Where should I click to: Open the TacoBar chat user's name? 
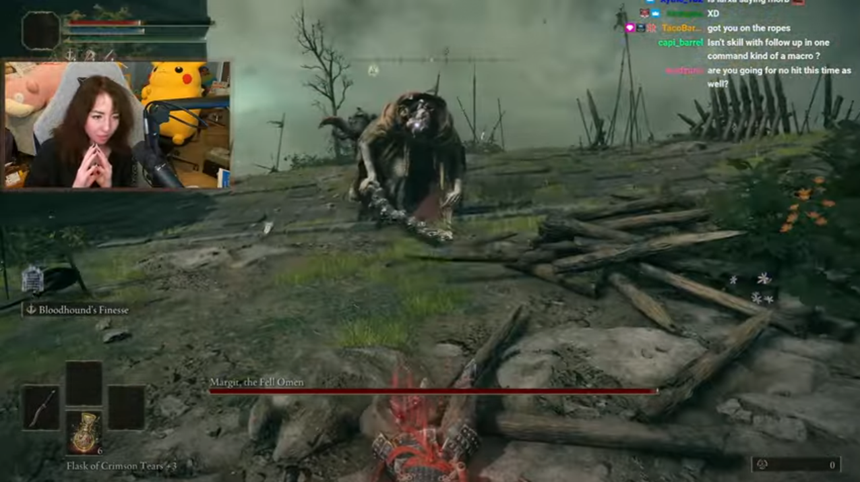click(x=680, y=29)
